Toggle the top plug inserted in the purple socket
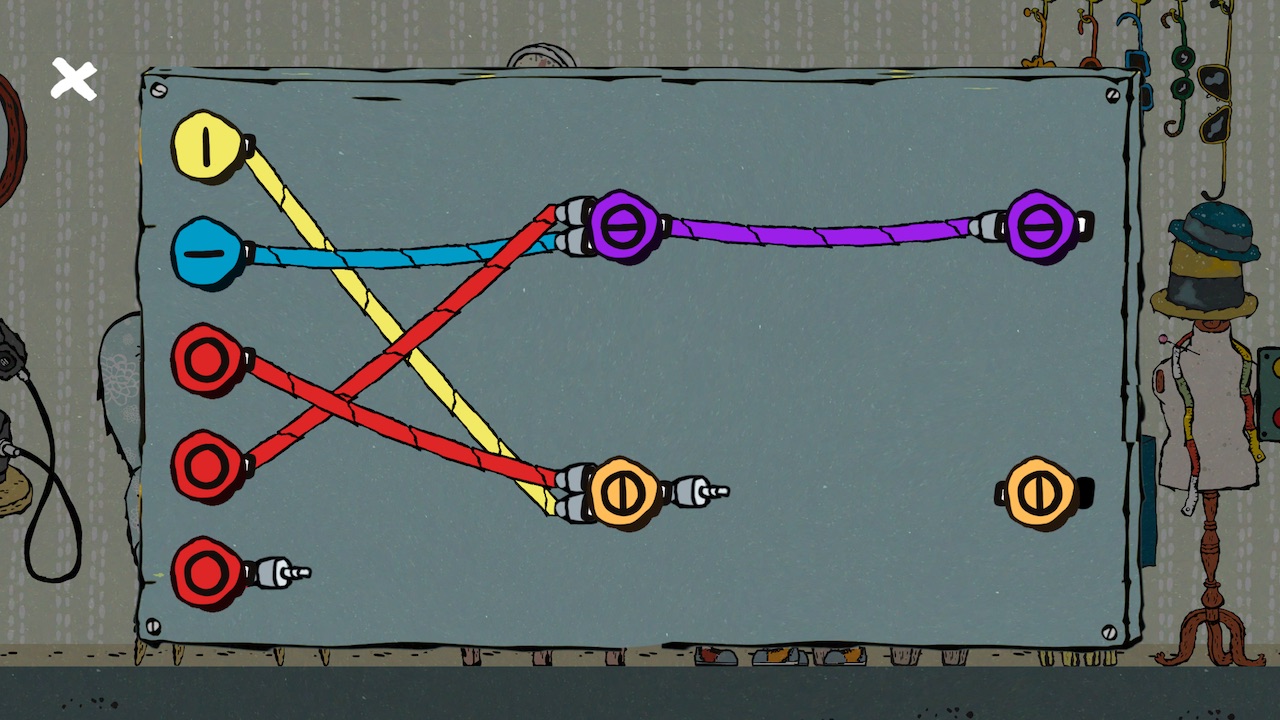Screen dimensions: 1280x720 (x=578, y=210)
